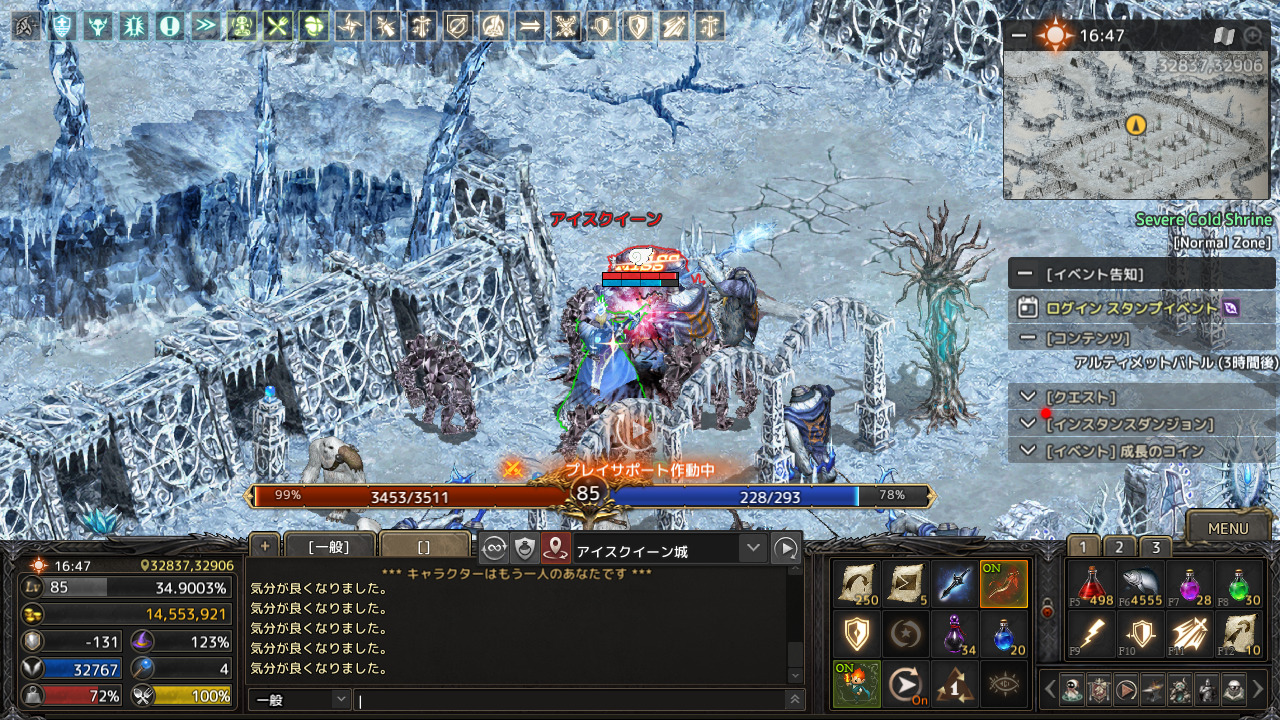
Task: Open the MENU button
Action: [1228, 528]
